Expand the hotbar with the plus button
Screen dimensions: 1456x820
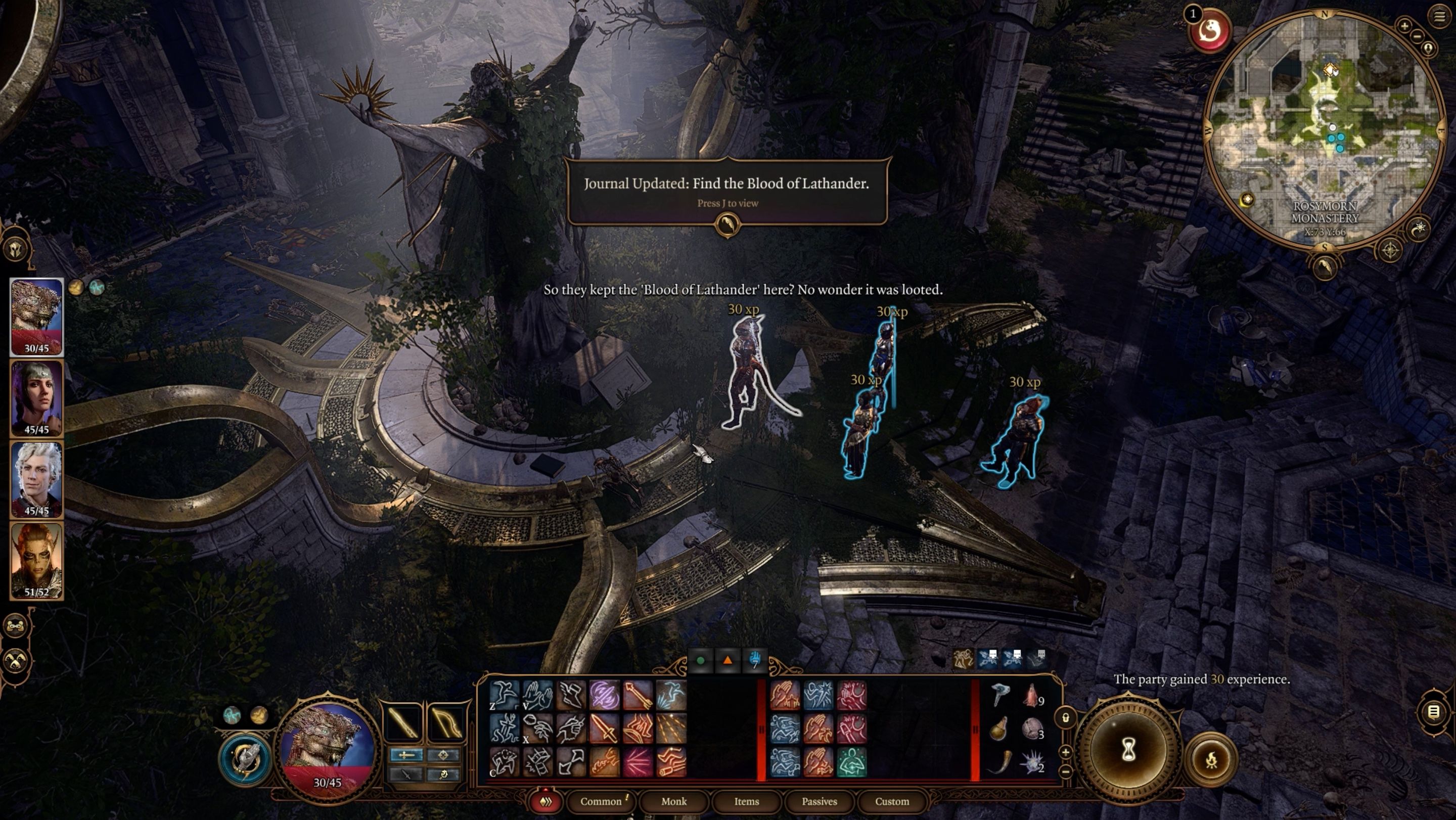(1065, 753)
